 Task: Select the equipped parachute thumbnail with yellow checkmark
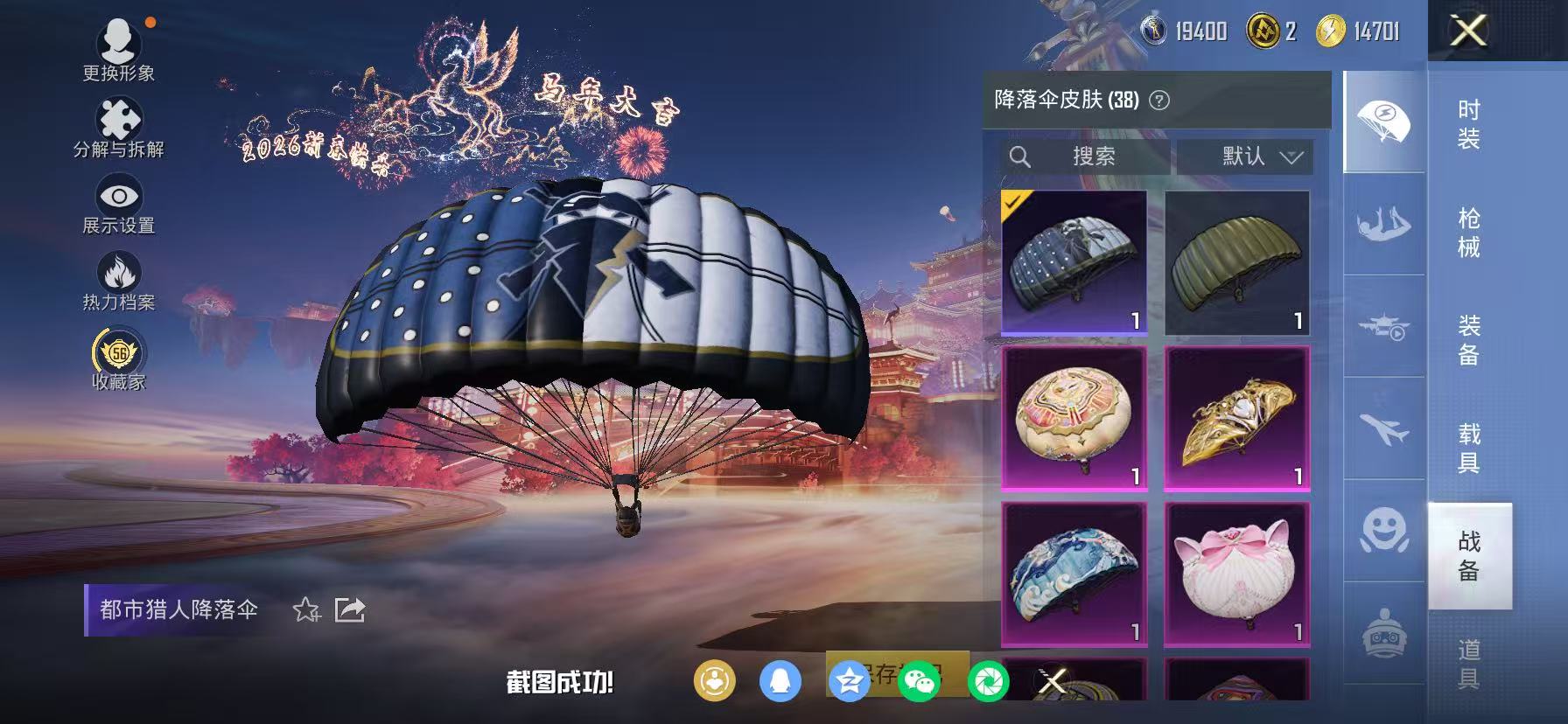coord(1074,261)
